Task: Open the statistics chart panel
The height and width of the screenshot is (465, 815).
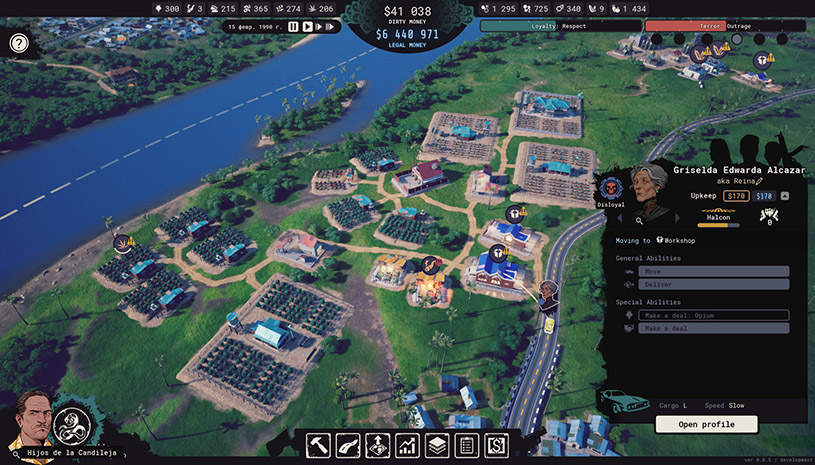Action: (x=407, y=445)
